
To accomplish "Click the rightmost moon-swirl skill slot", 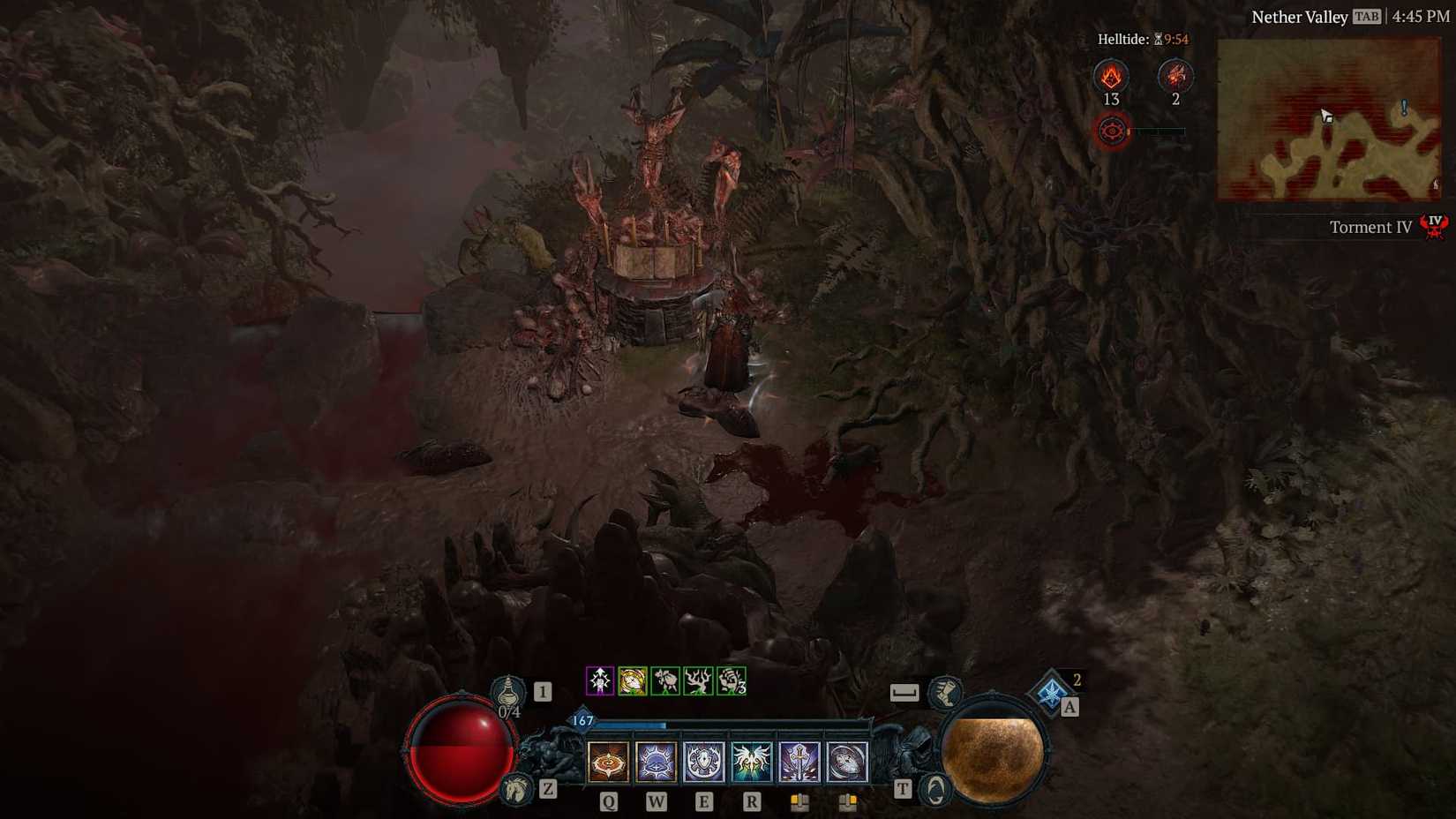I will tap(846, 762).
